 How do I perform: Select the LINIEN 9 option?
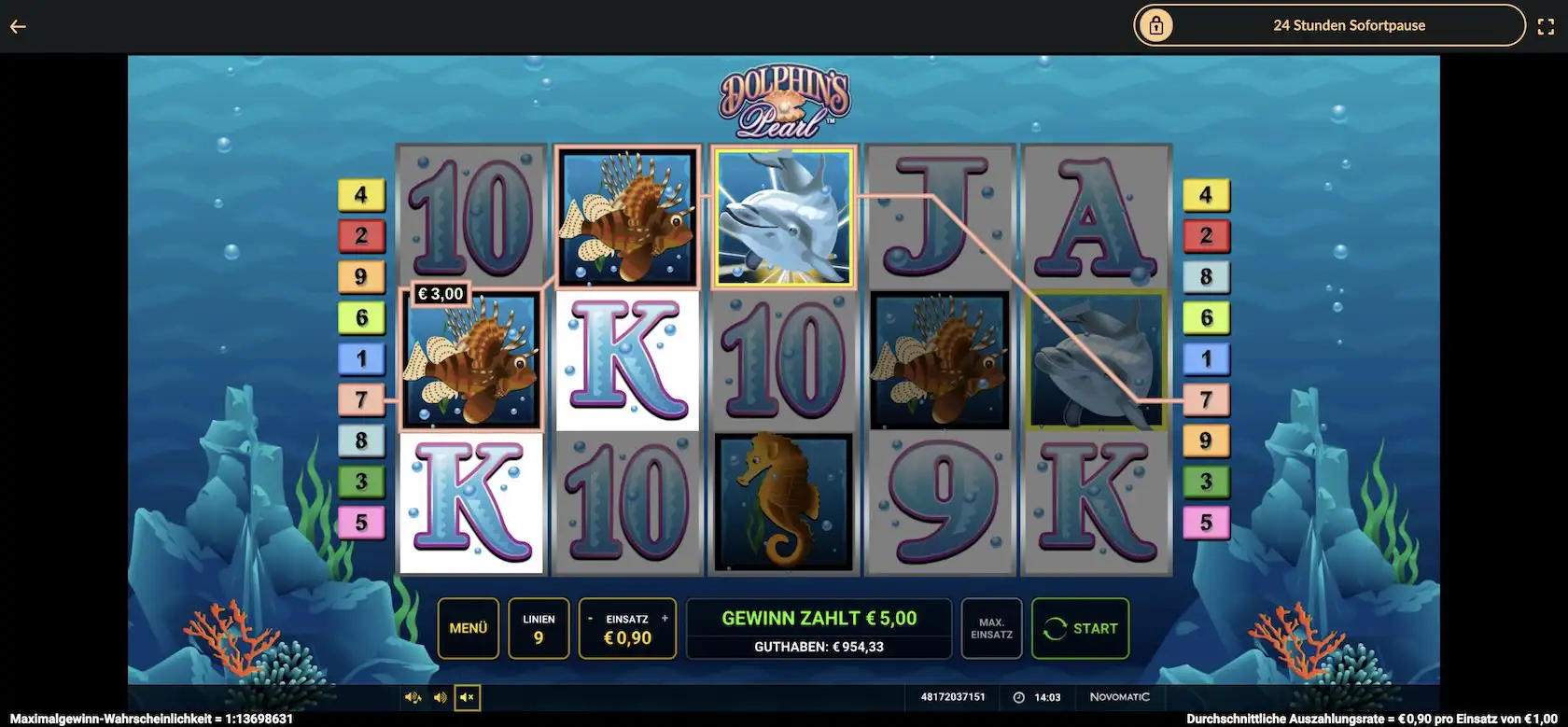pos(539,628)
